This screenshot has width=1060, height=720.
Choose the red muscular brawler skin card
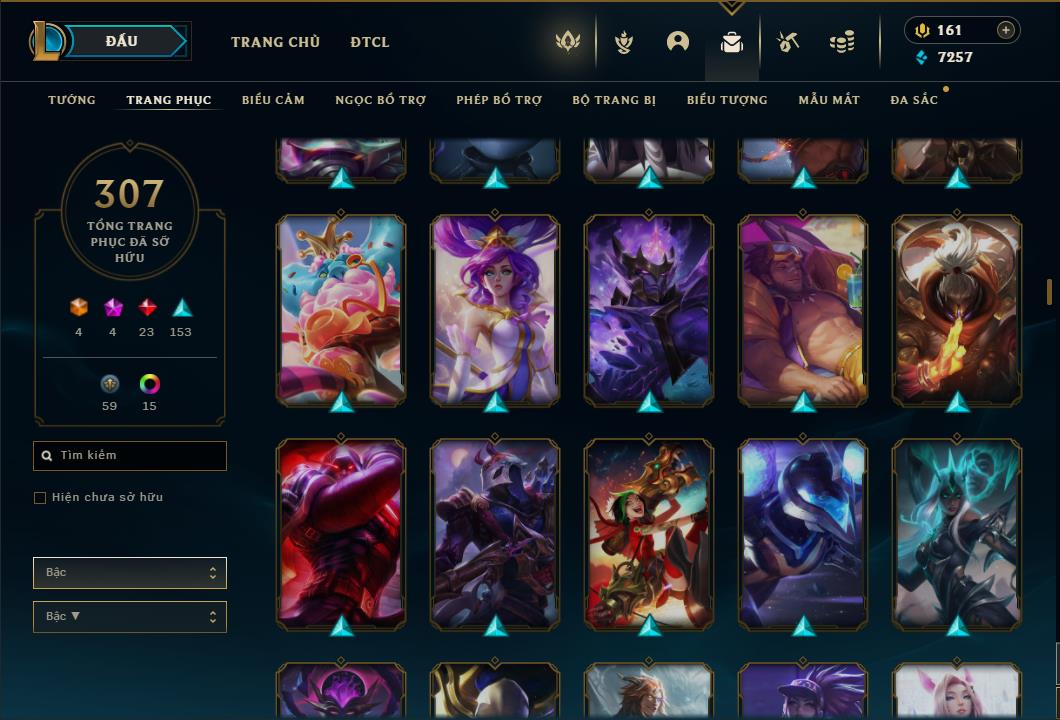click(341, 534)
